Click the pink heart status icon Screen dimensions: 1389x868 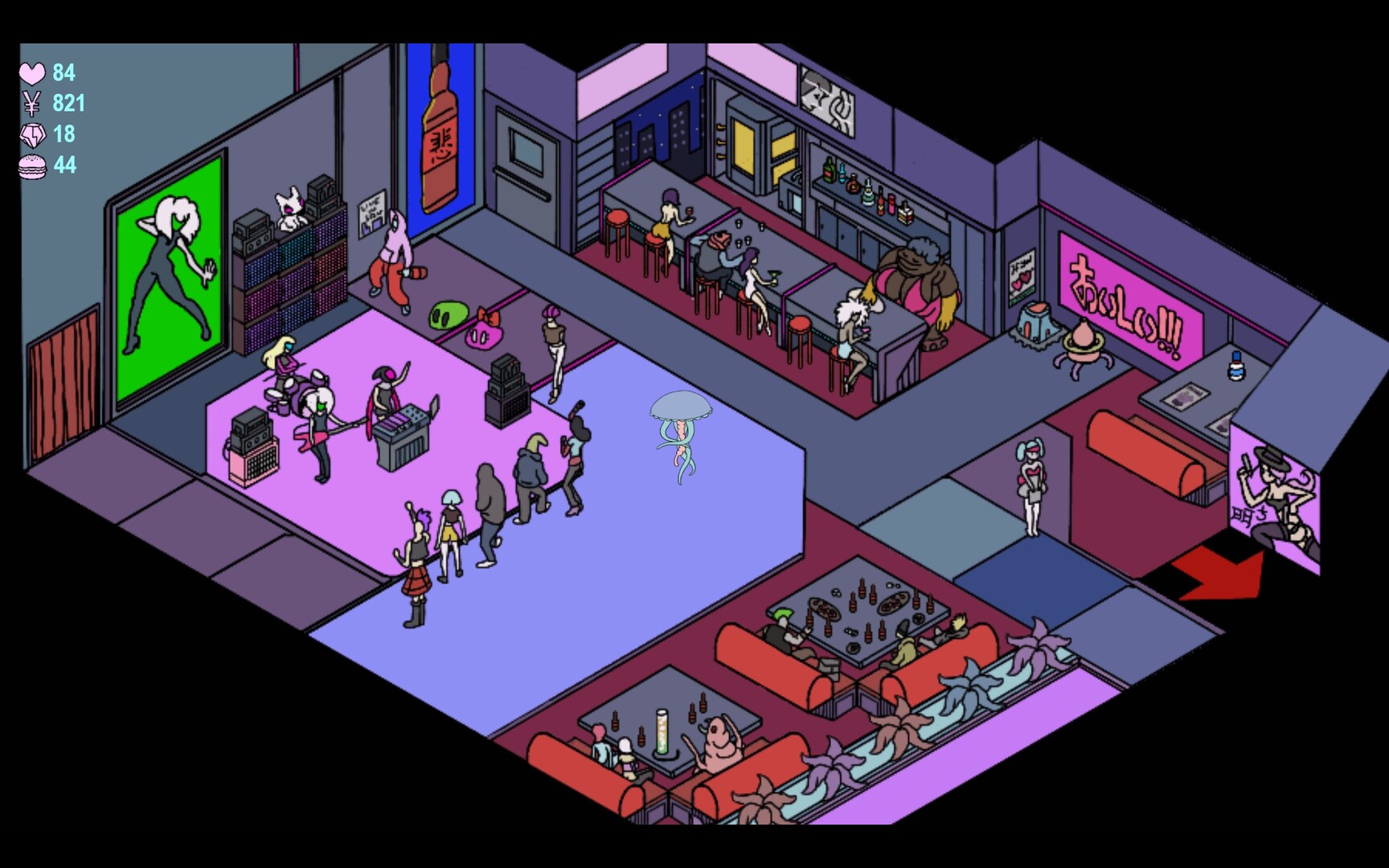point(31,74)
